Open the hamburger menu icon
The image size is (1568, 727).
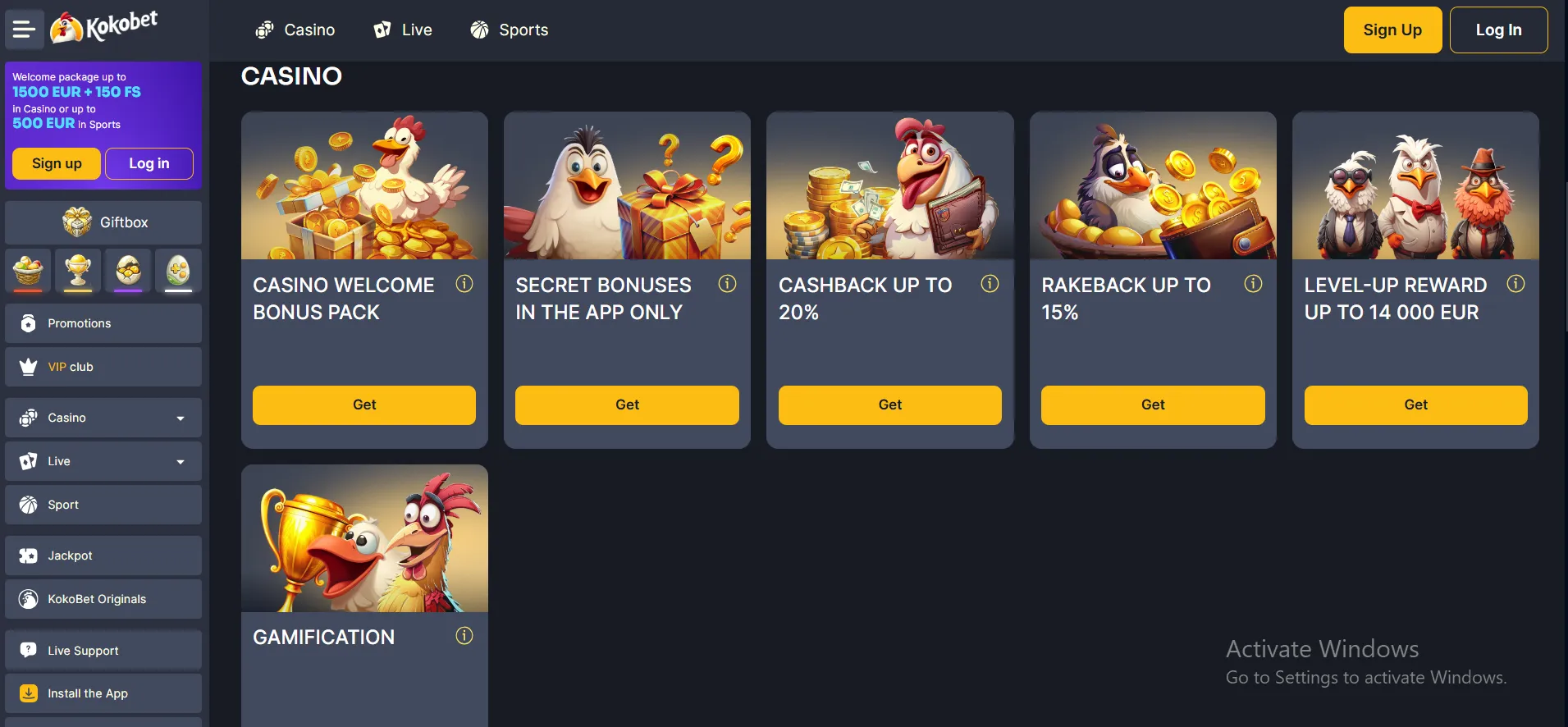tap(24, 30)
